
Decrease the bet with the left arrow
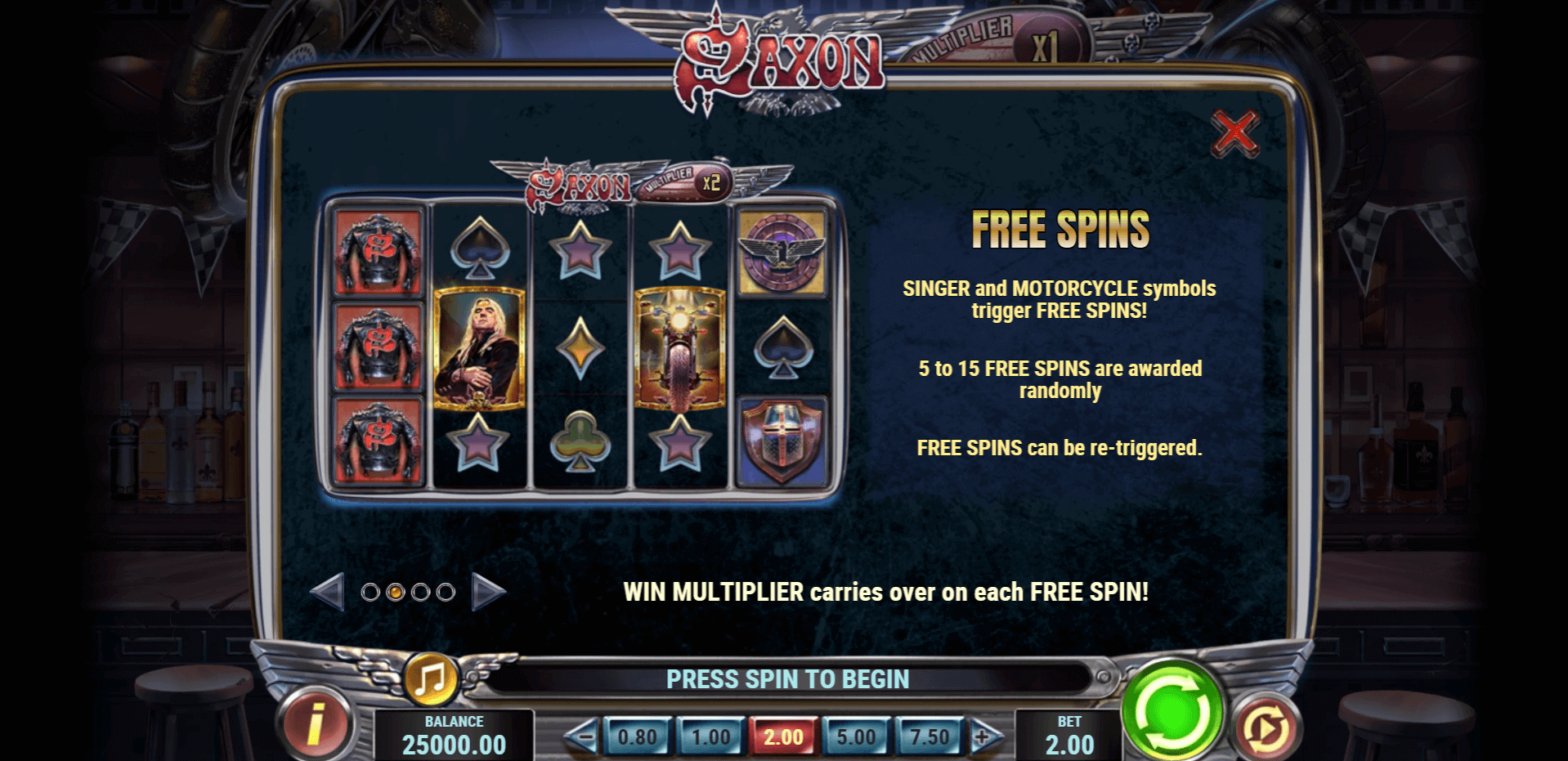tap(581, 737)
